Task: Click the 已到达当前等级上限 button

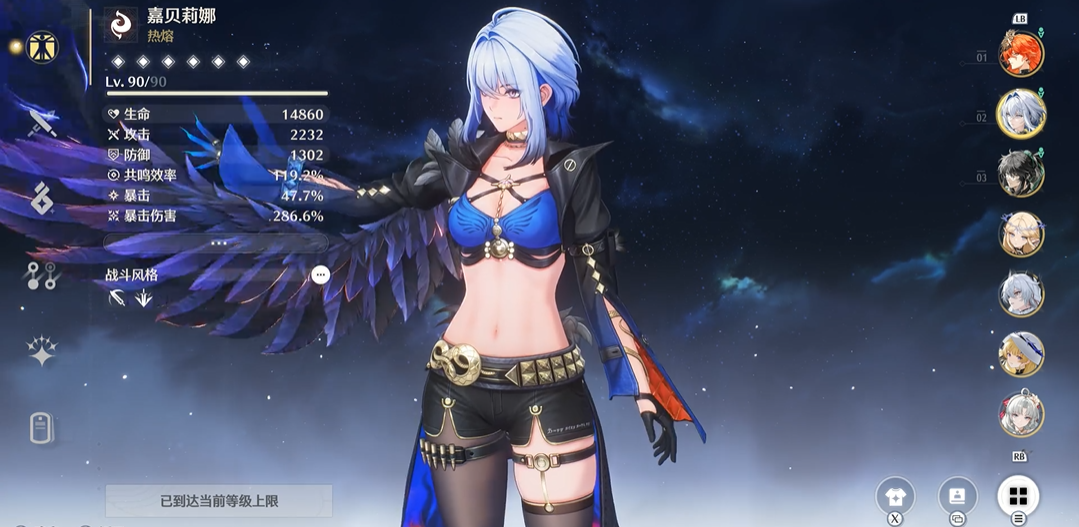Action: [218, 500]
